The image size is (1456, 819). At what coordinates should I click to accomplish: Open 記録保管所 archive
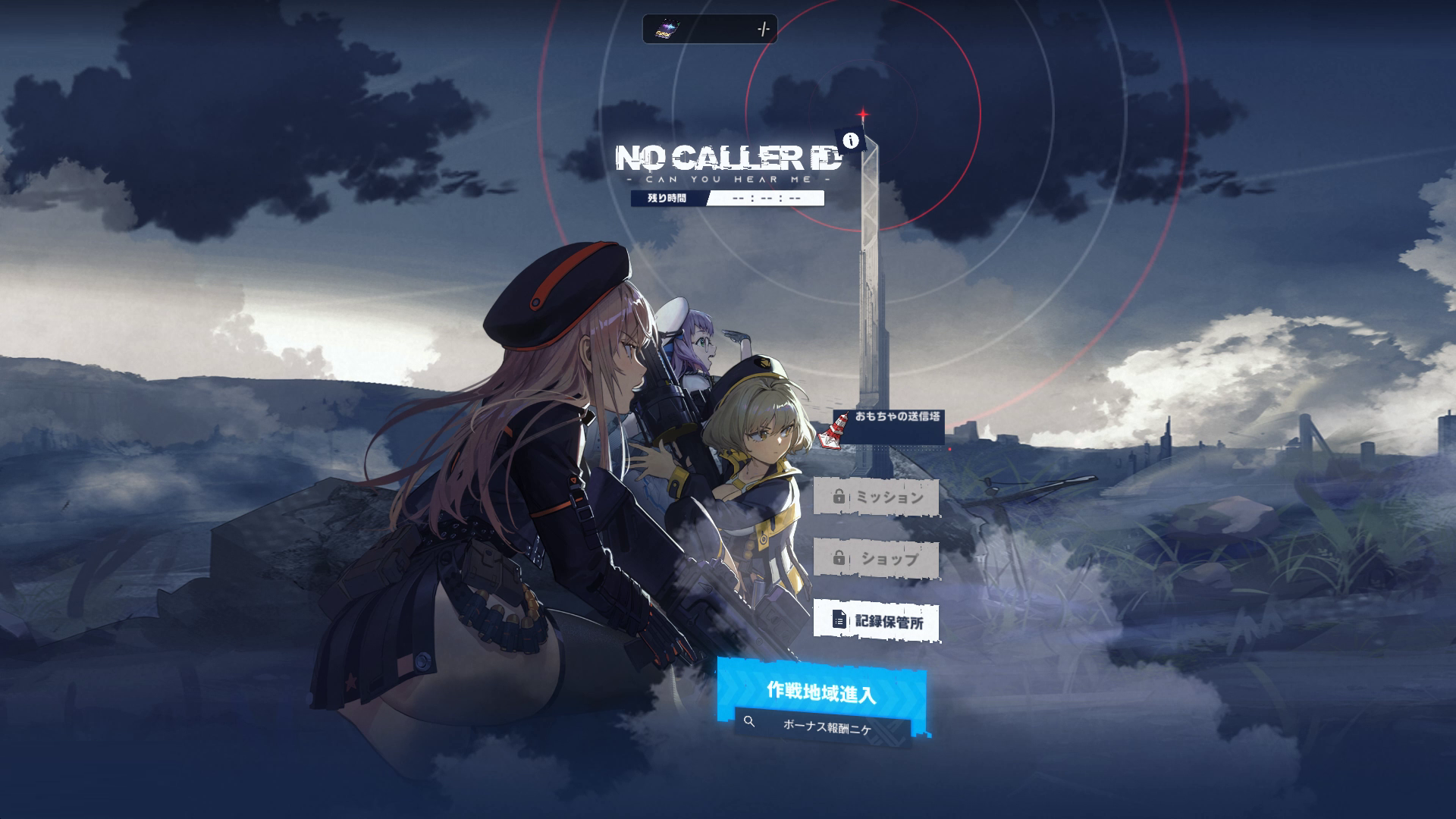point(876,621)
